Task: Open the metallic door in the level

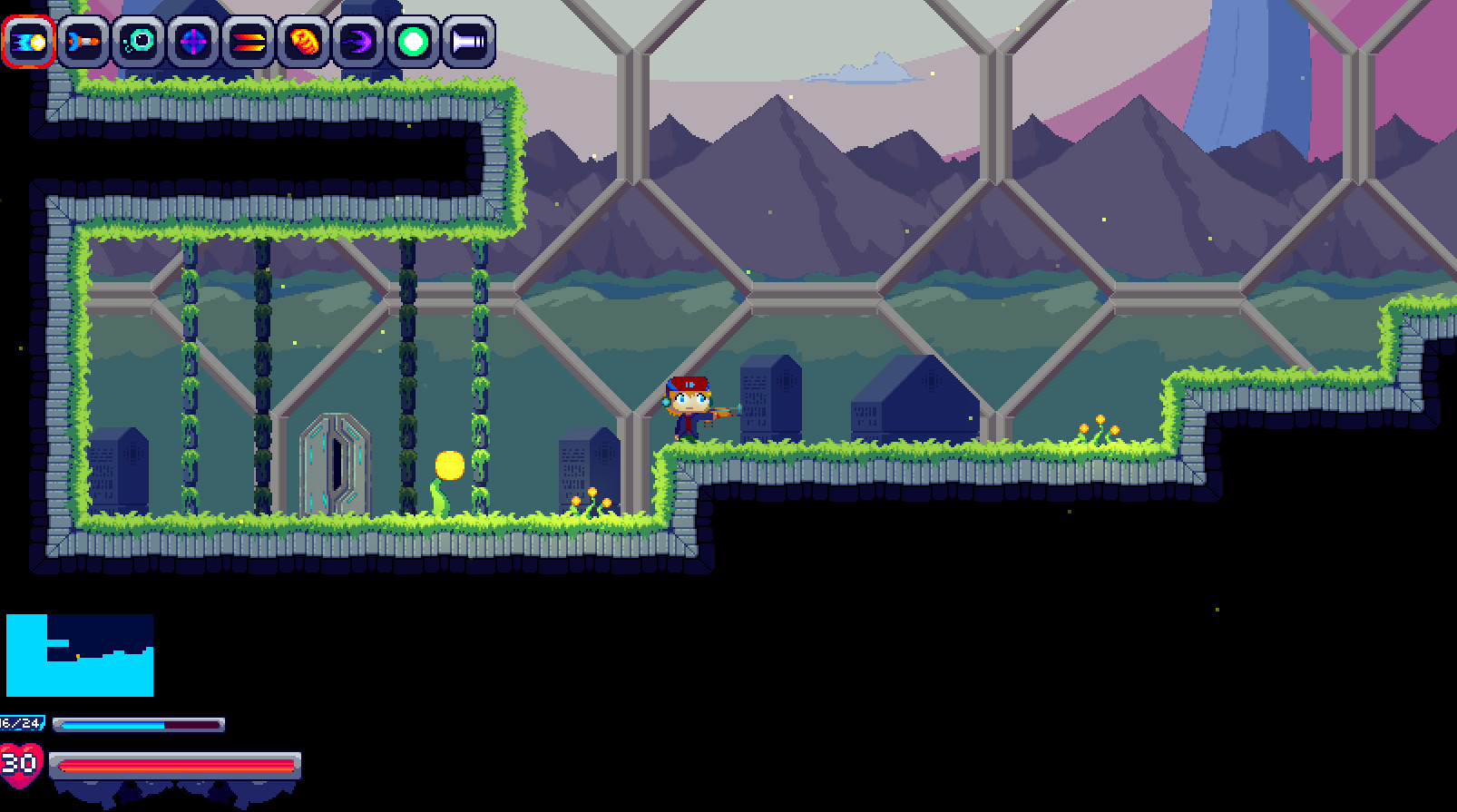Action: (338, 463)
